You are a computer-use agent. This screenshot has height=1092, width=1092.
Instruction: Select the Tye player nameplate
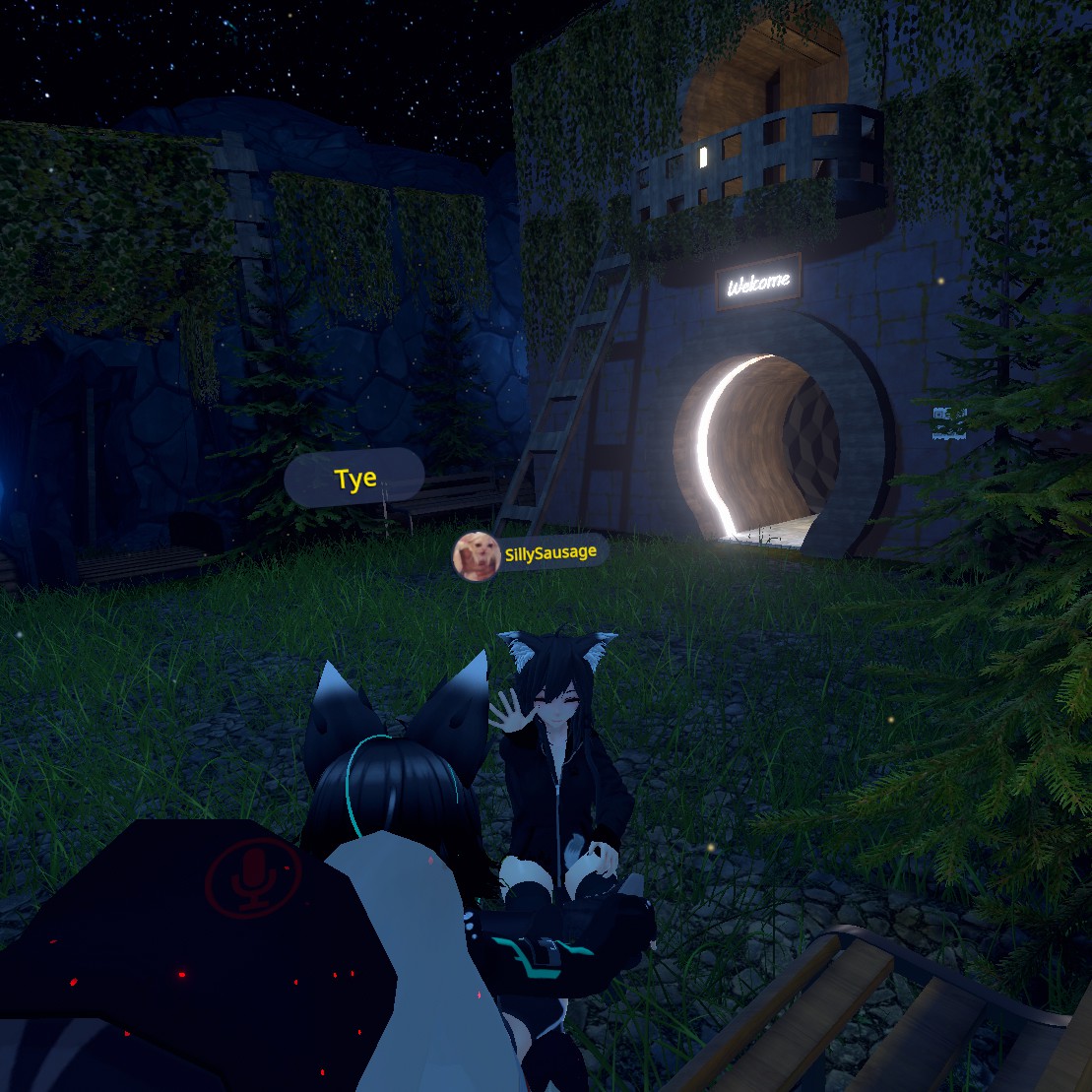[x=354, y=479]
